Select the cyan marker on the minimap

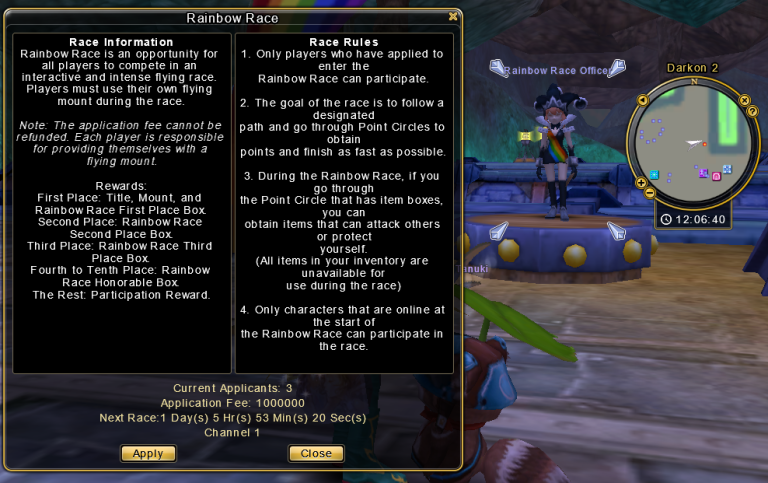(654, 174)
